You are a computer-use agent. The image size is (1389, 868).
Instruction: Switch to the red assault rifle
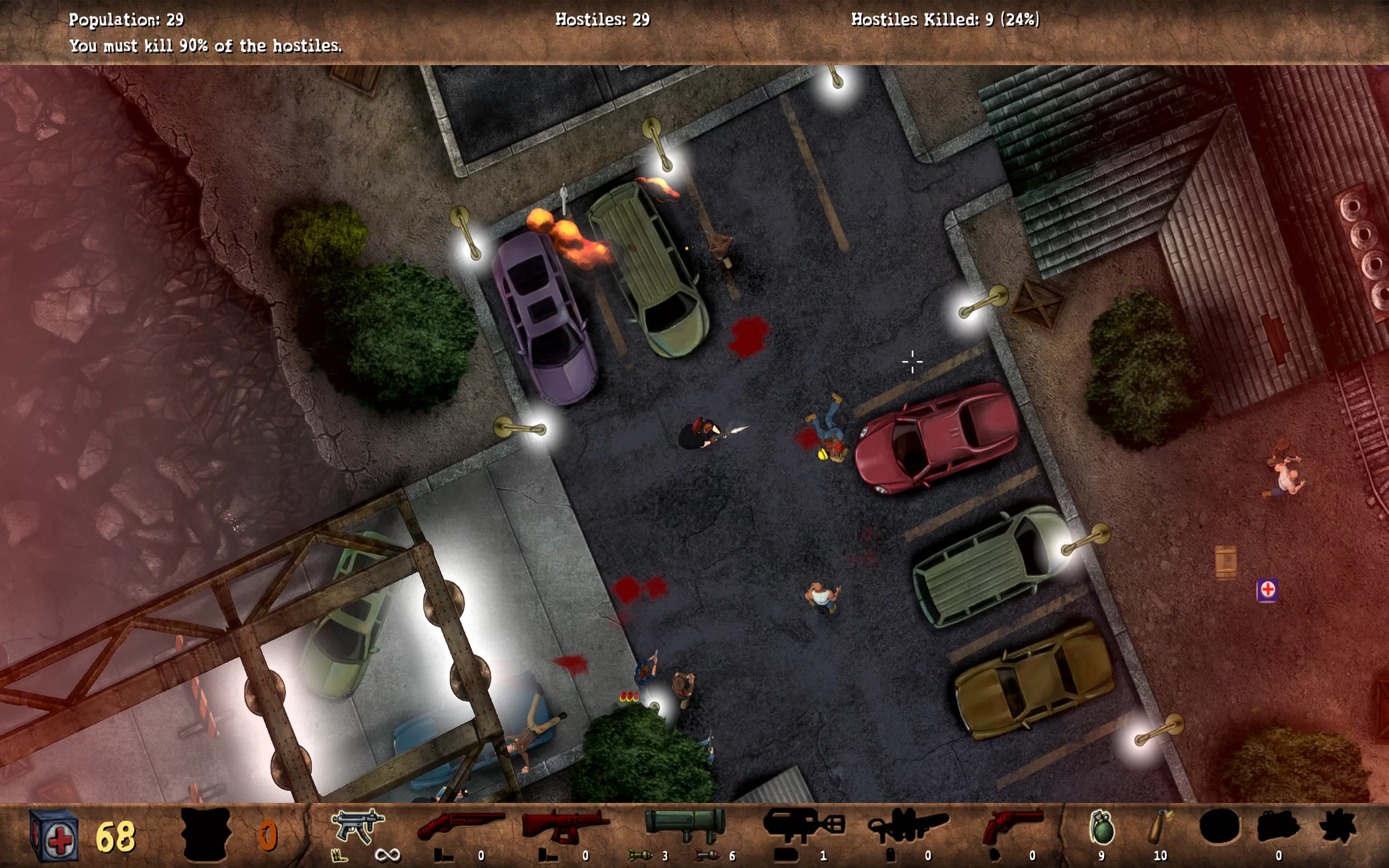pos(565,826)
